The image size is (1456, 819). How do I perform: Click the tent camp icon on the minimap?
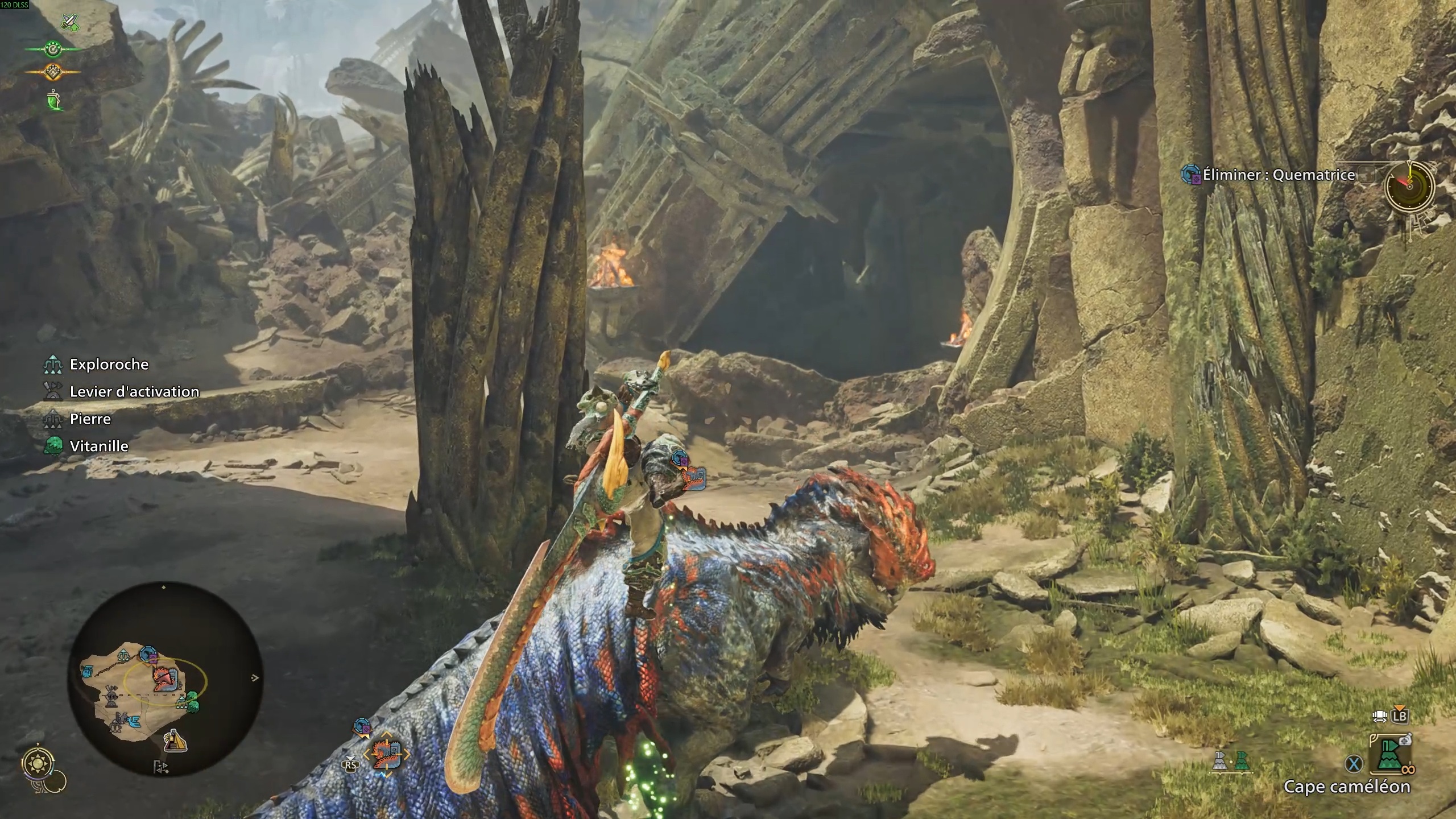[176, 742]
